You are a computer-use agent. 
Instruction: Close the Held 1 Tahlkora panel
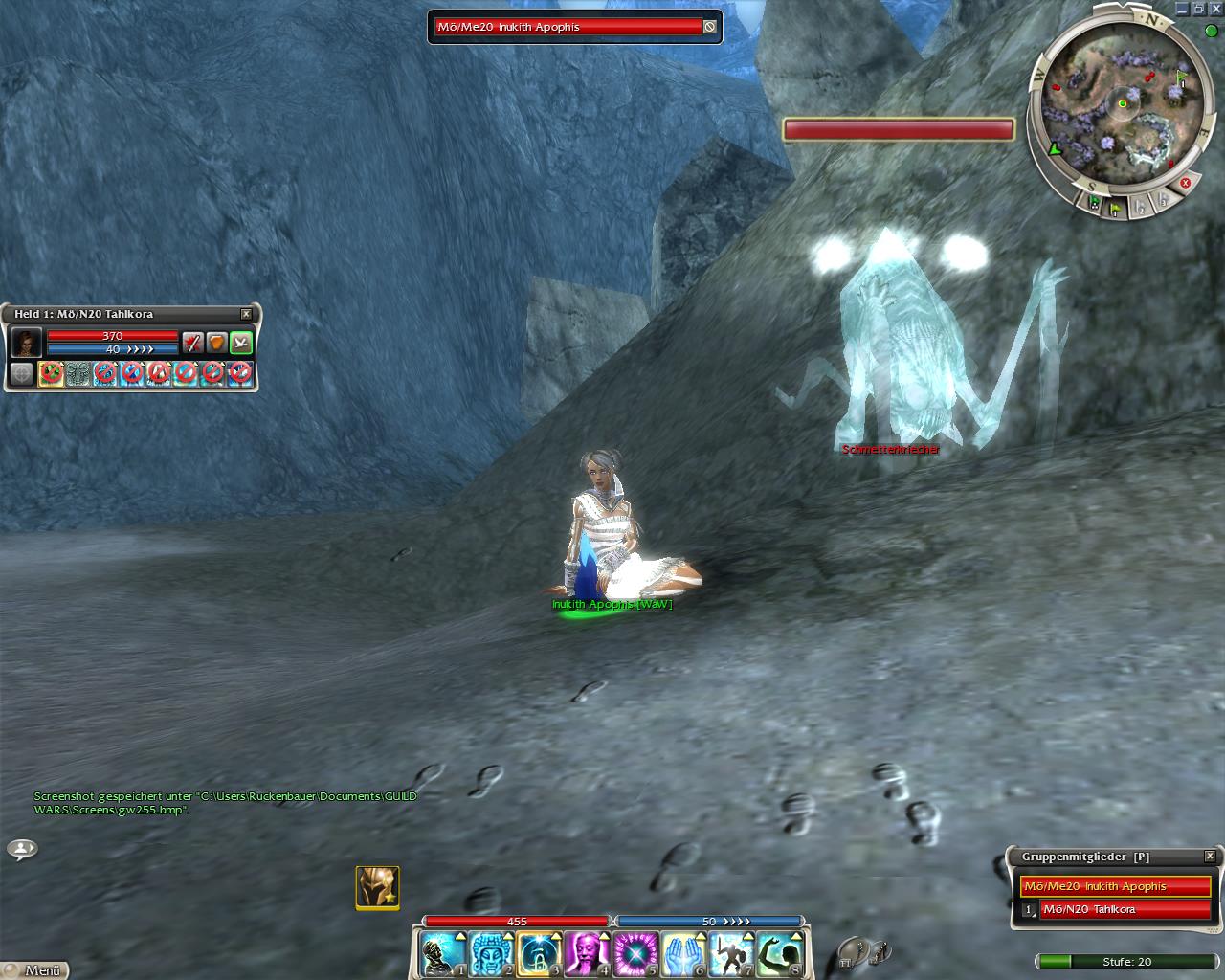246,314
